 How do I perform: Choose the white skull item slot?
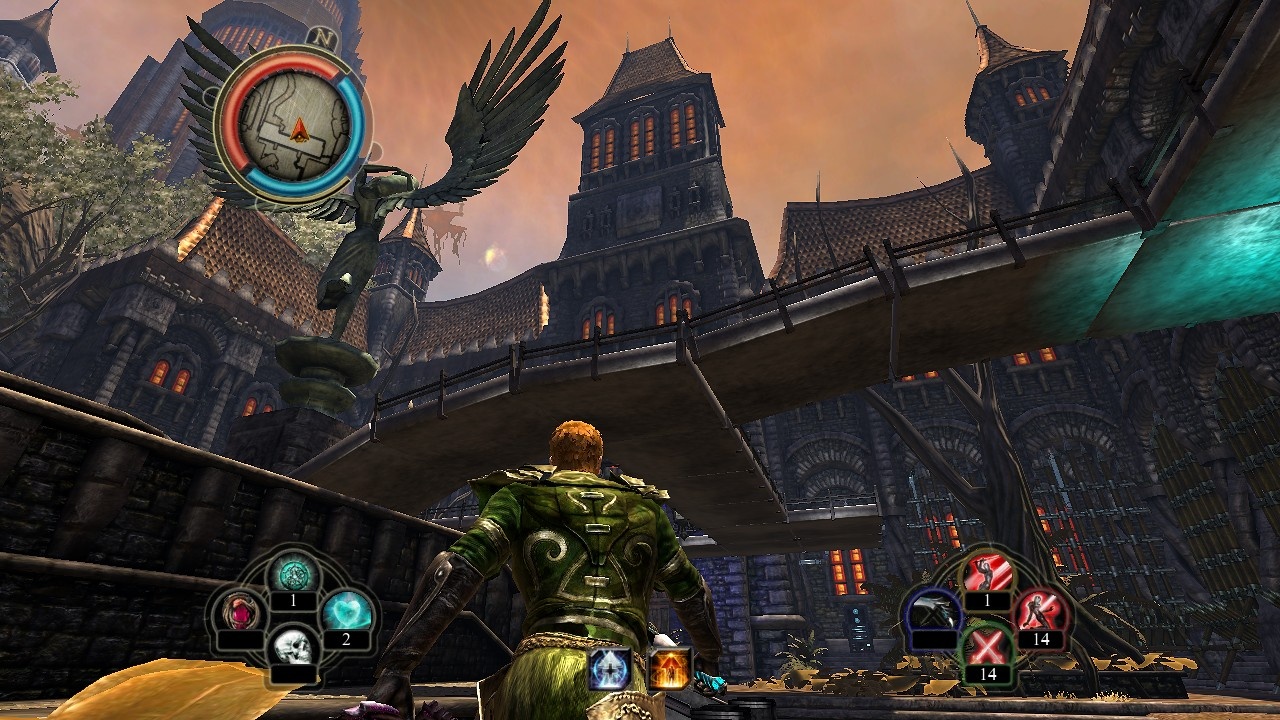(293, 646)
